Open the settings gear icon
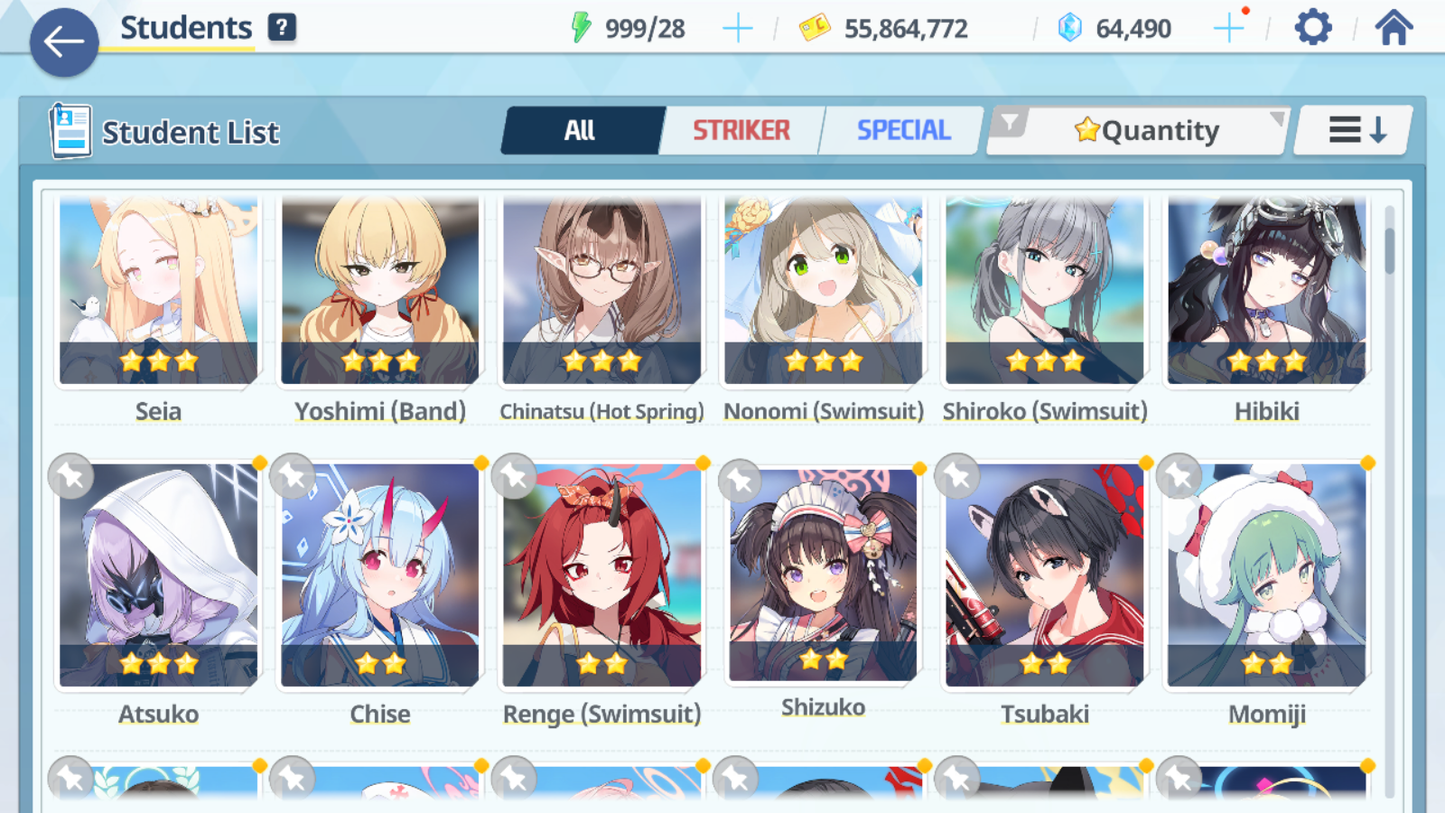This screenshot has width=1445, height=813. click(x=1312, y=27)
